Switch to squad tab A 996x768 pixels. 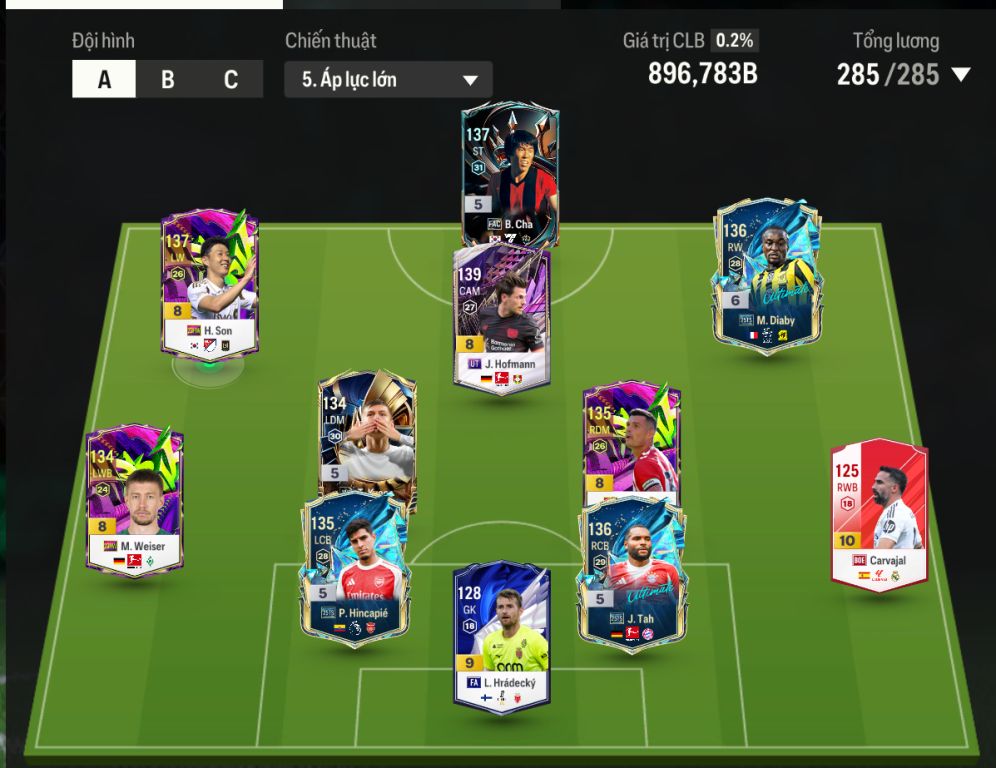pyautogui.click(x=104, y=80)
